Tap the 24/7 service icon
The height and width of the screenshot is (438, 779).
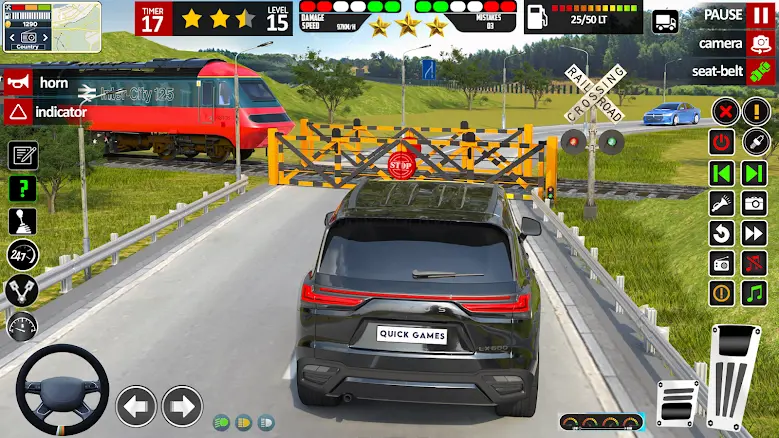pos(22,256)
